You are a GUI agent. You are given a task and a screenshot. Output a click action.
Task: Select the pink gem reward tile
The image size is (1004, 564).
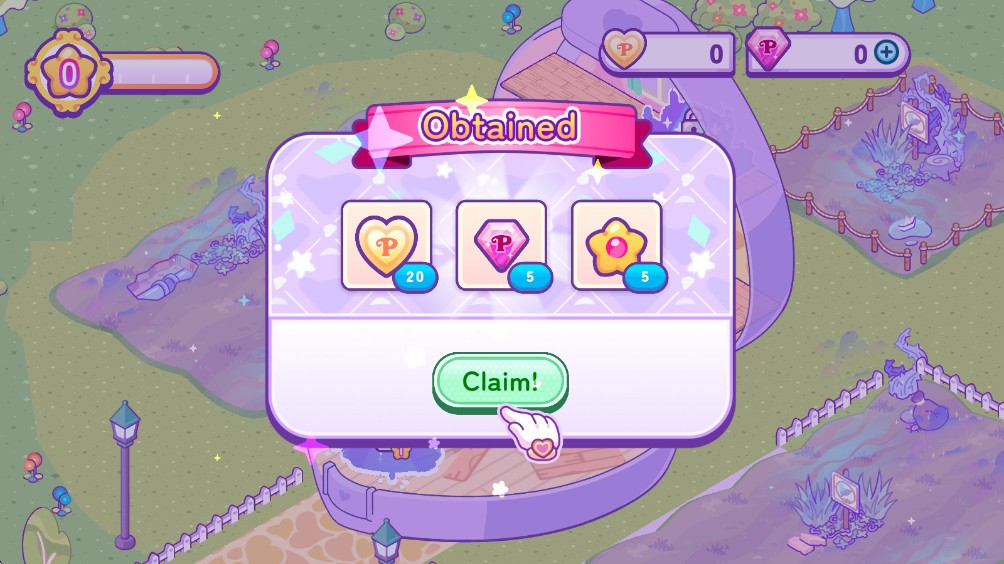click(501, 244)
